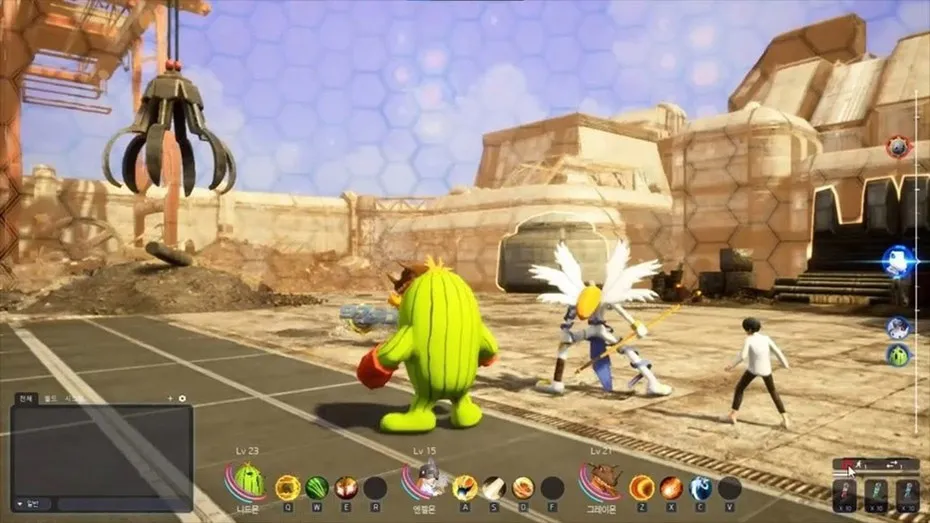Open the chat settings gear
This screenshot has height=523, width=930.
pos(182,399)
